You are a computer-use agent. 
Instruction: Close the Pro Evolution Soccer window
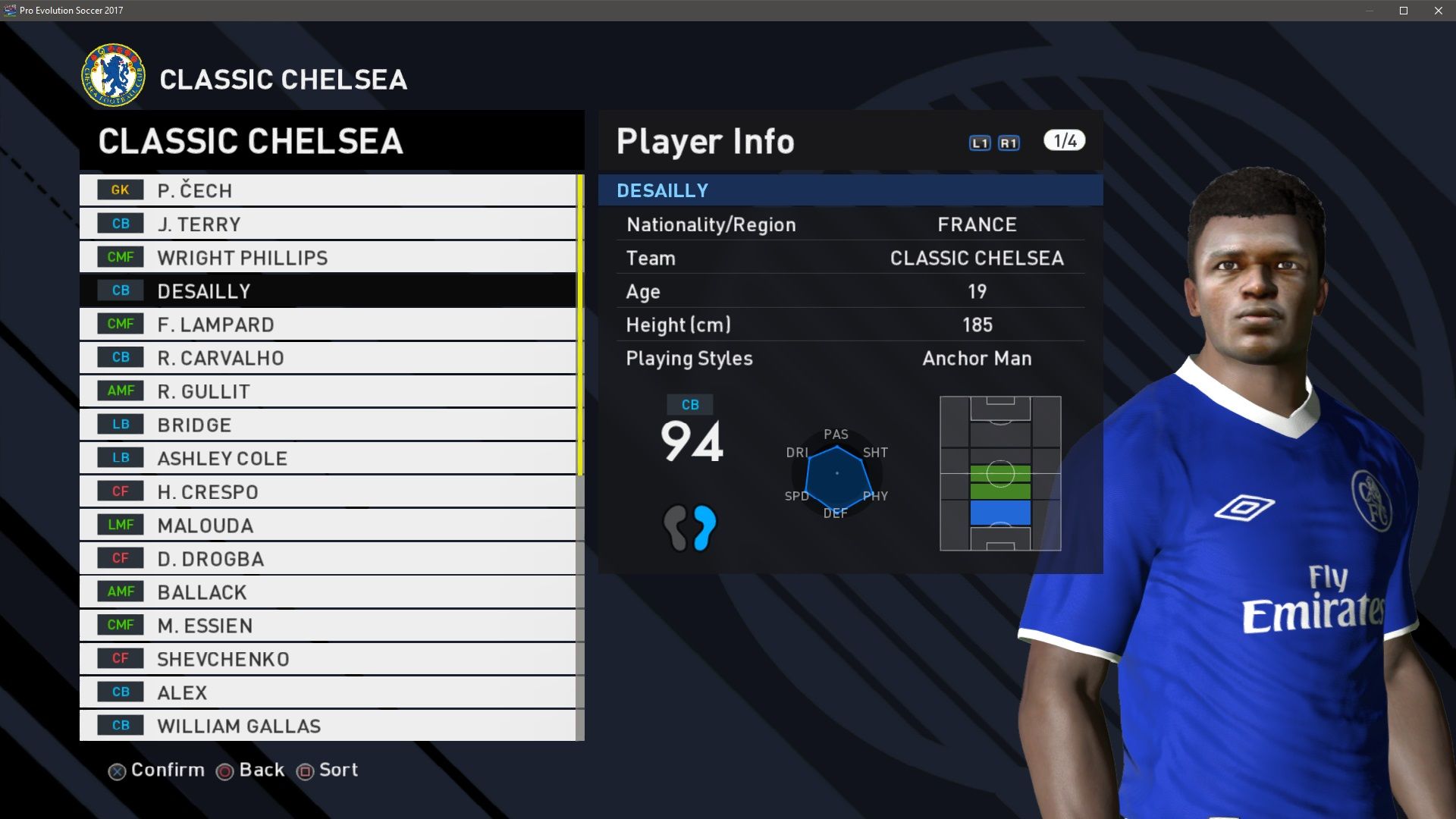click(x=1439, y=11)
